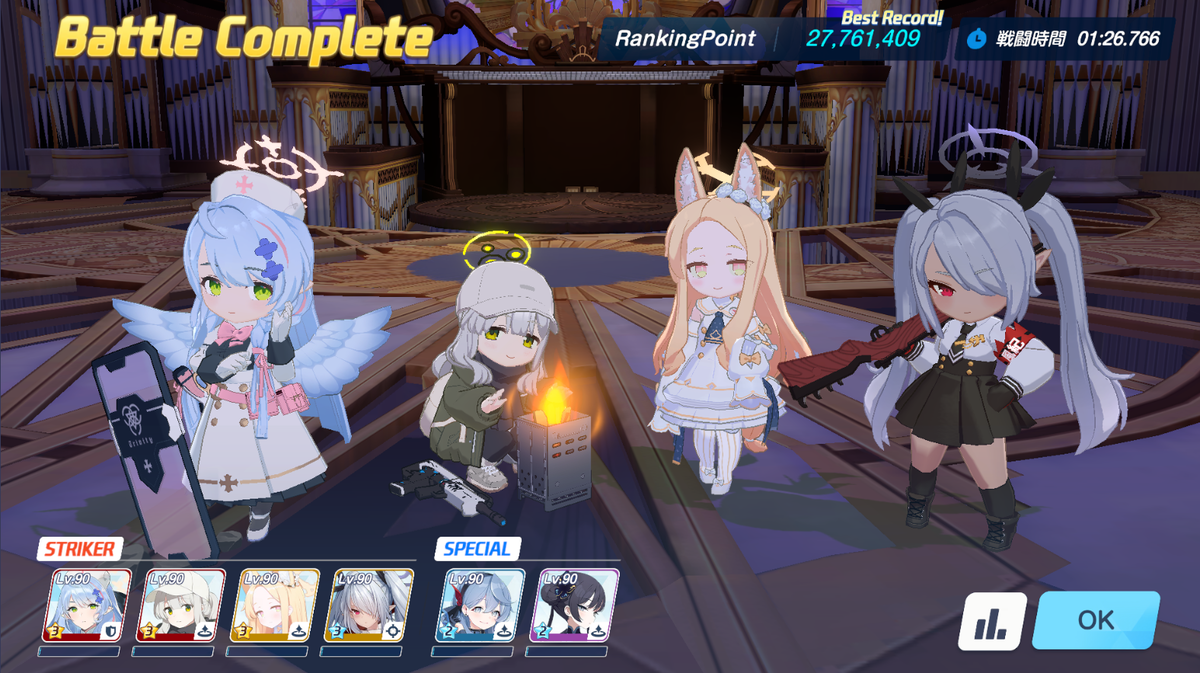Confirm results with the OK button
Viewport: 1200px width, 673px height.
pos(1095,620)
